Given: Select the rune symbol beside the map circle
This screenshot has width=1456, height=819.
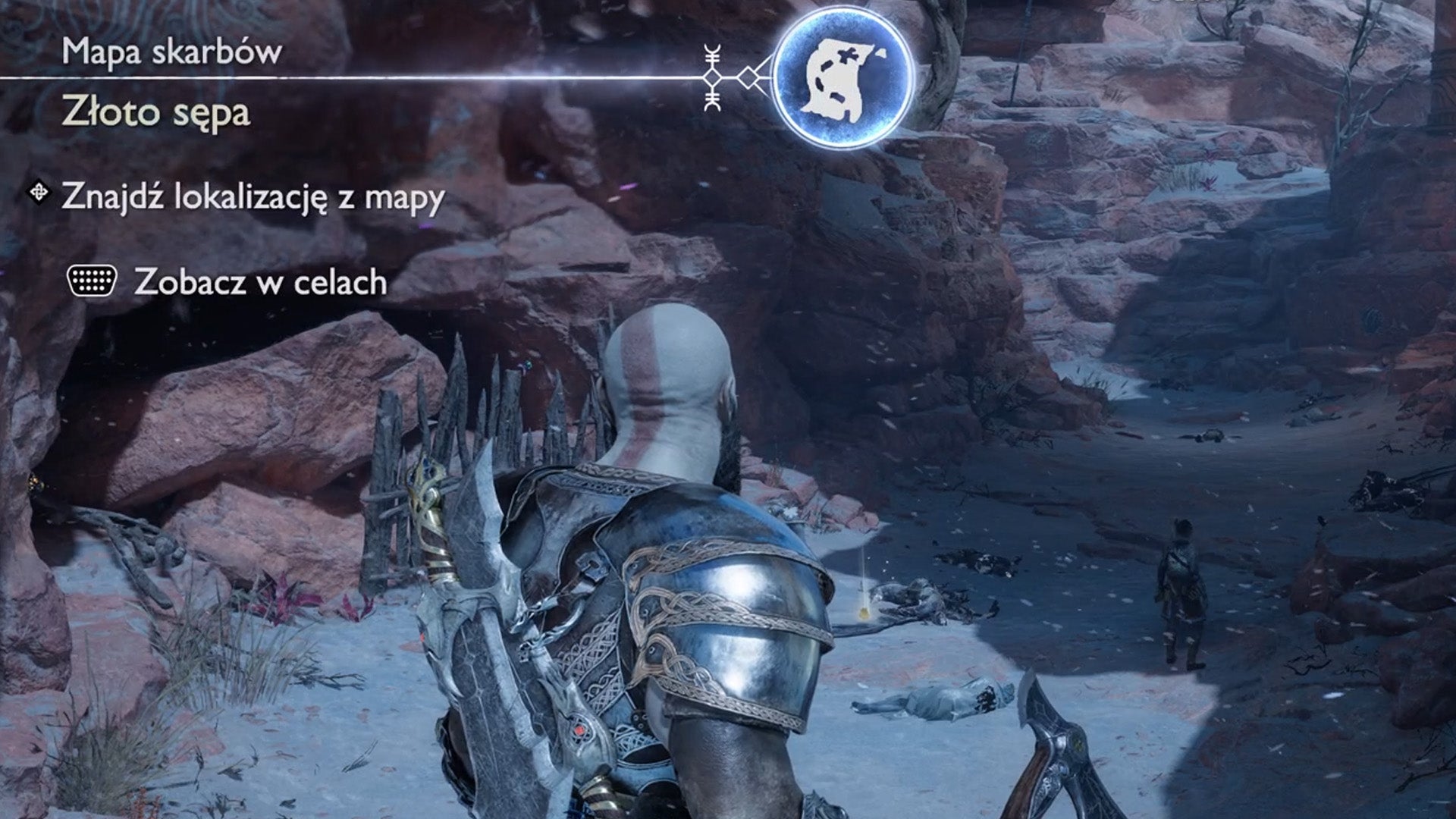Looking at the screenshot, I should (711, 76).
